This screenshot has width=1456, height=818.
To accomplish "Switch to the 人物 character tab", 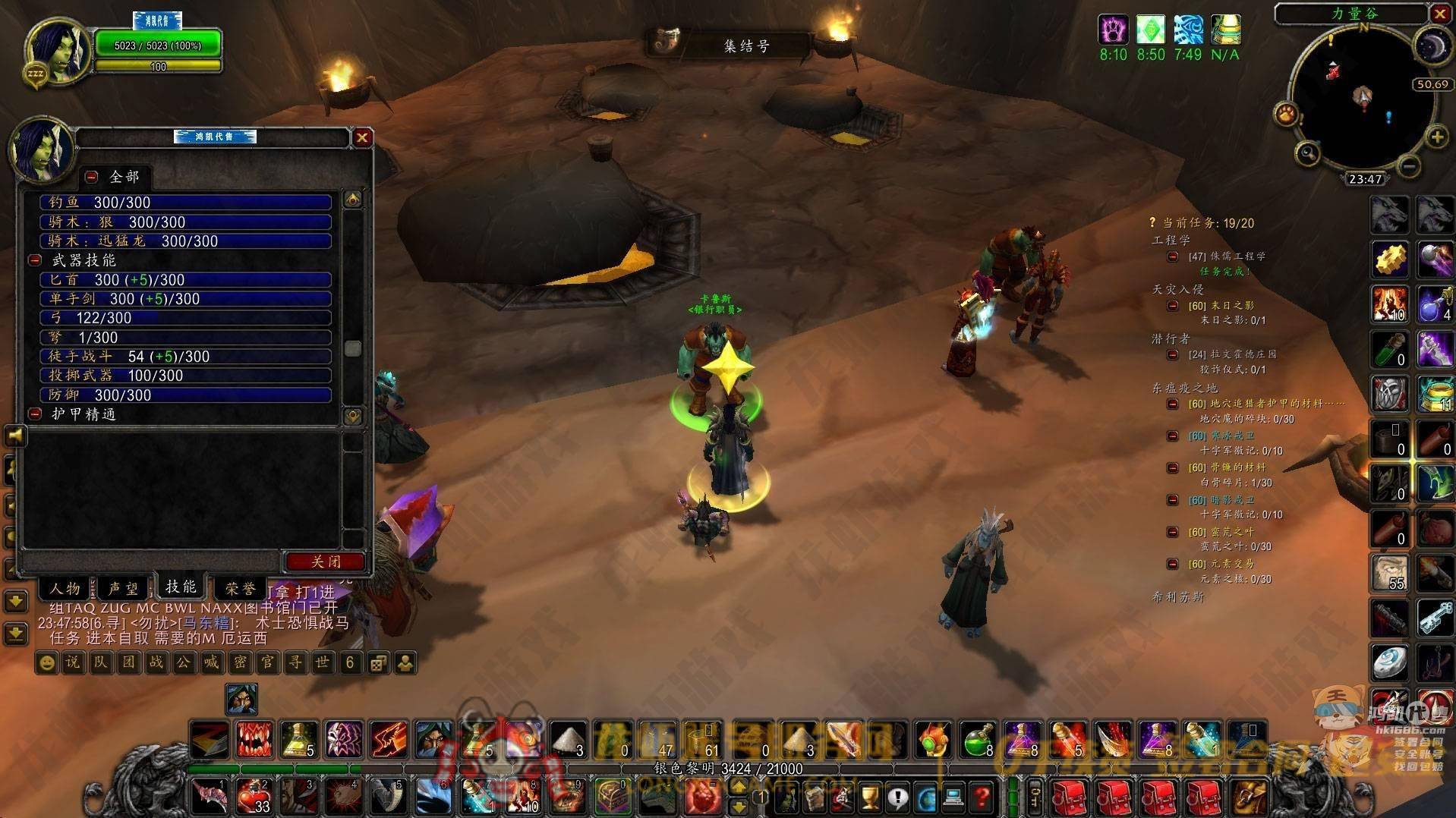I will 65,588.
